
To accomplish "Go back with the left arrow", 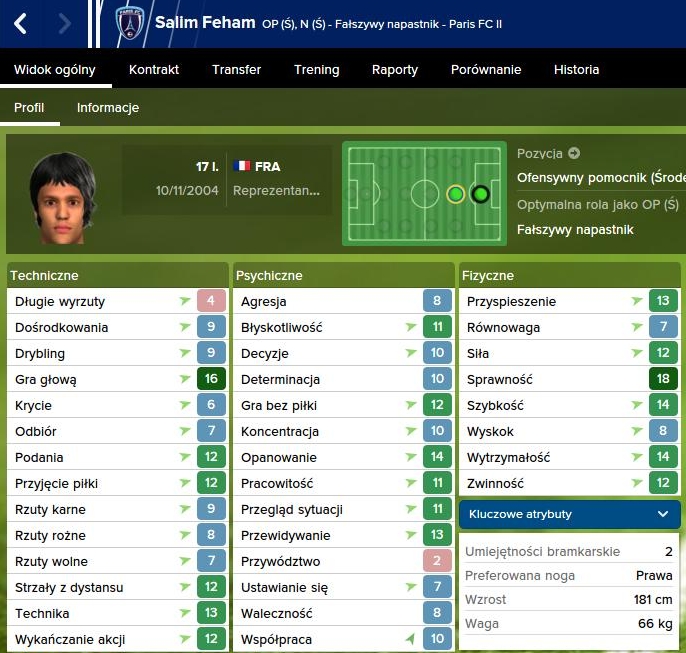I will (20, 23).
